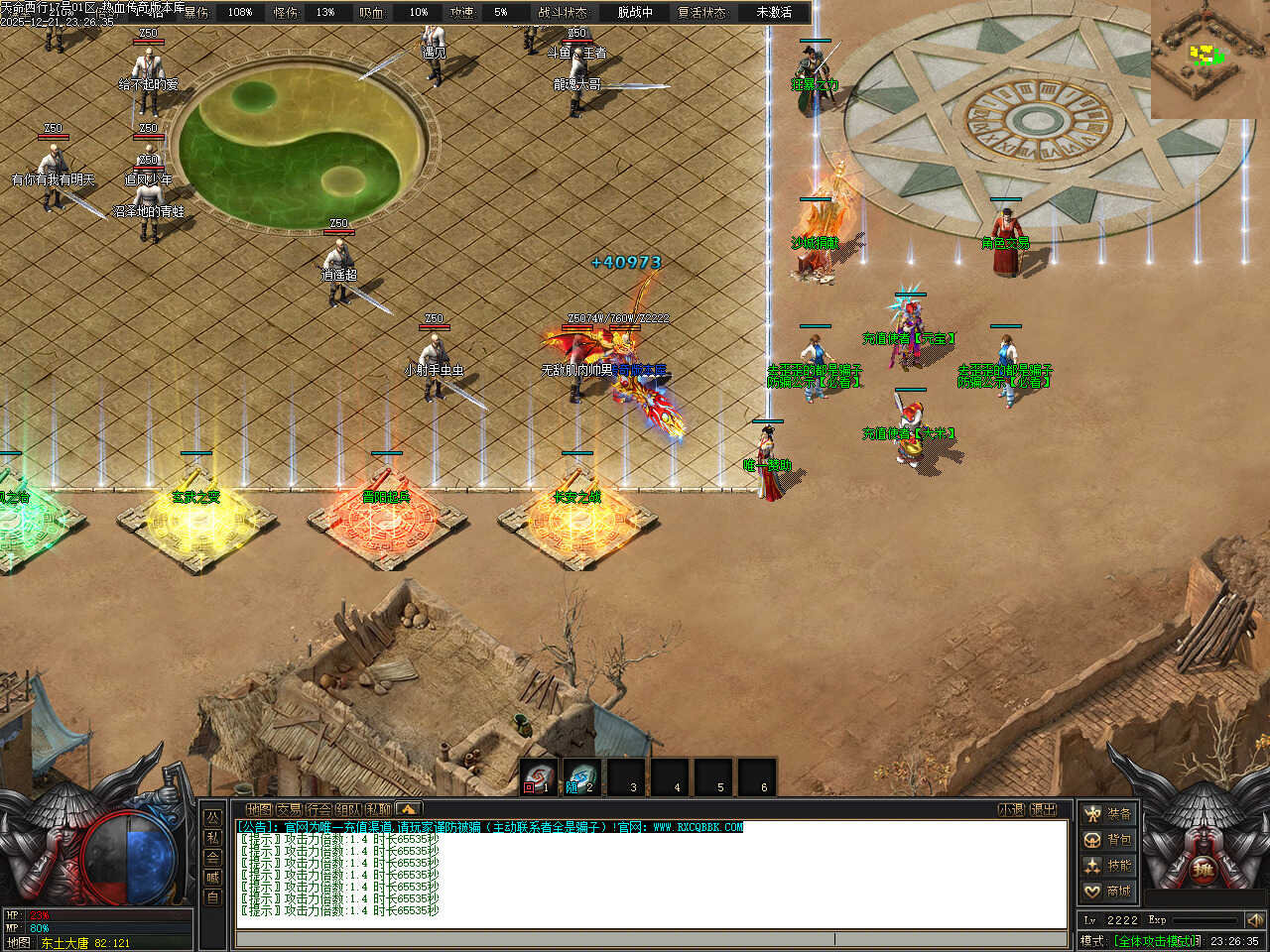Click the 小退 log out button
Screen dimensions: 1270x952
pyautogui.click(x=1011, y=809)
